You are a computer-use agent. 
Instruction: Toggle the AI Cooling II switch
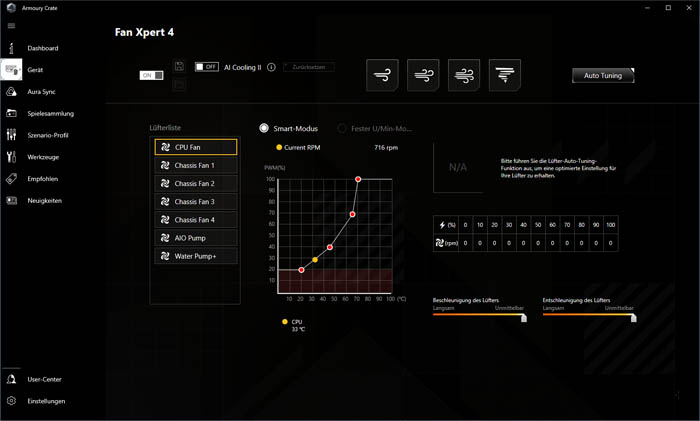pos(207,67)
